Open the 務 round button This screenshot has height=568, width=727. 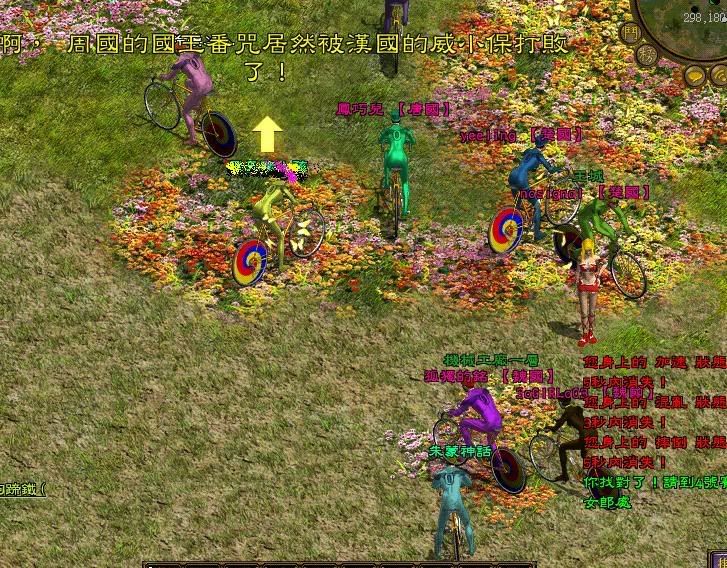tap(647, 56)
